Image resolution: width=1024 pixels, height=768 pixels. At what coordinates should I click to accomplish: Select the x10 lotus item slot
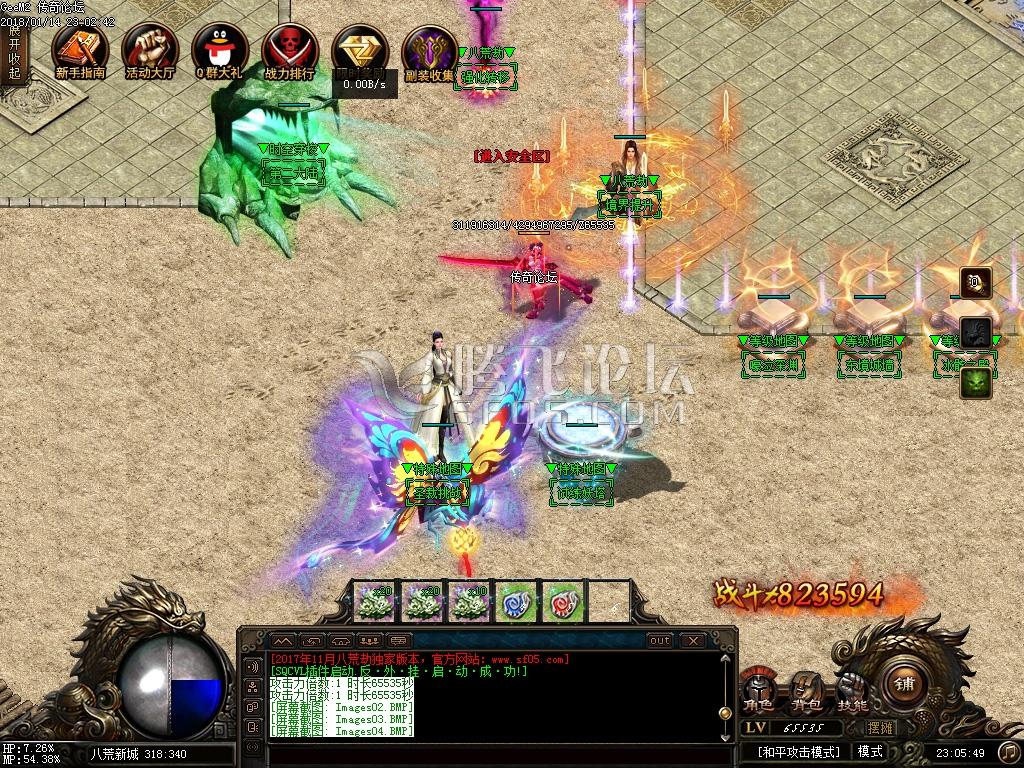coord(469,602)
